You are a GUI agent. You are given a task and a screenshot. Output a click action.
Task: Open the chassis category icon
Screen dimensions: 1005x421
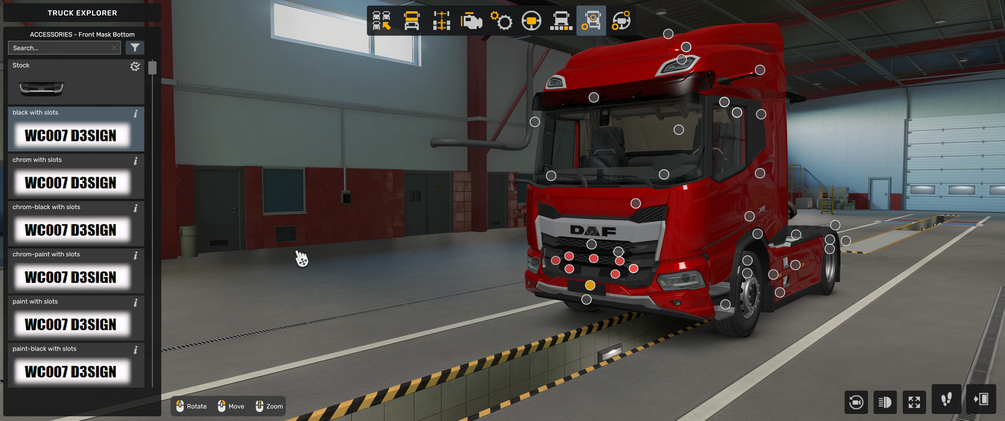(x=441, y=20)
